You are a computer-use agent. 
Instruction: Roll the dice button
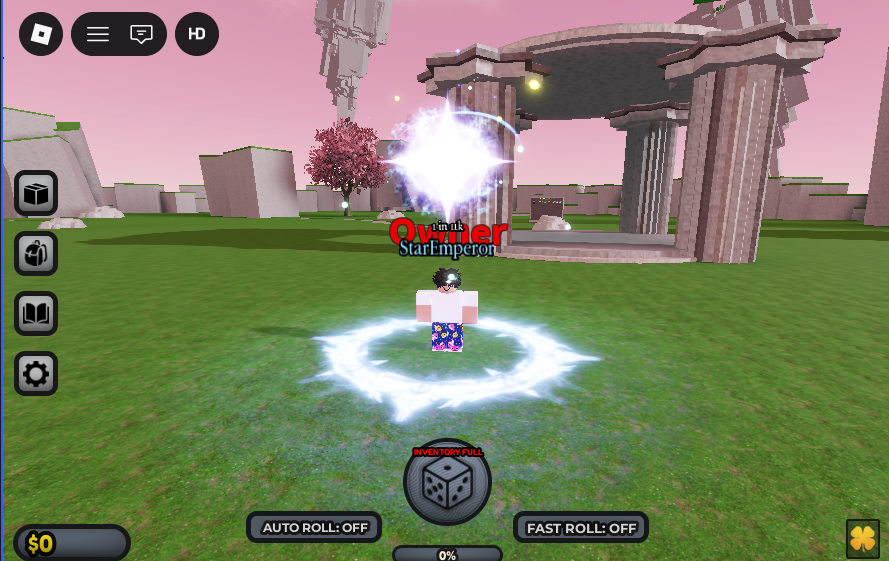[x=447, y=484]
